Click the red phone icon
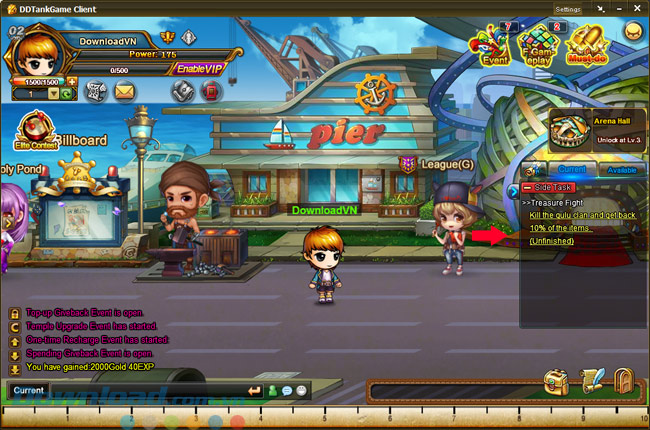 pyautogui.click(x=211, y=91)
